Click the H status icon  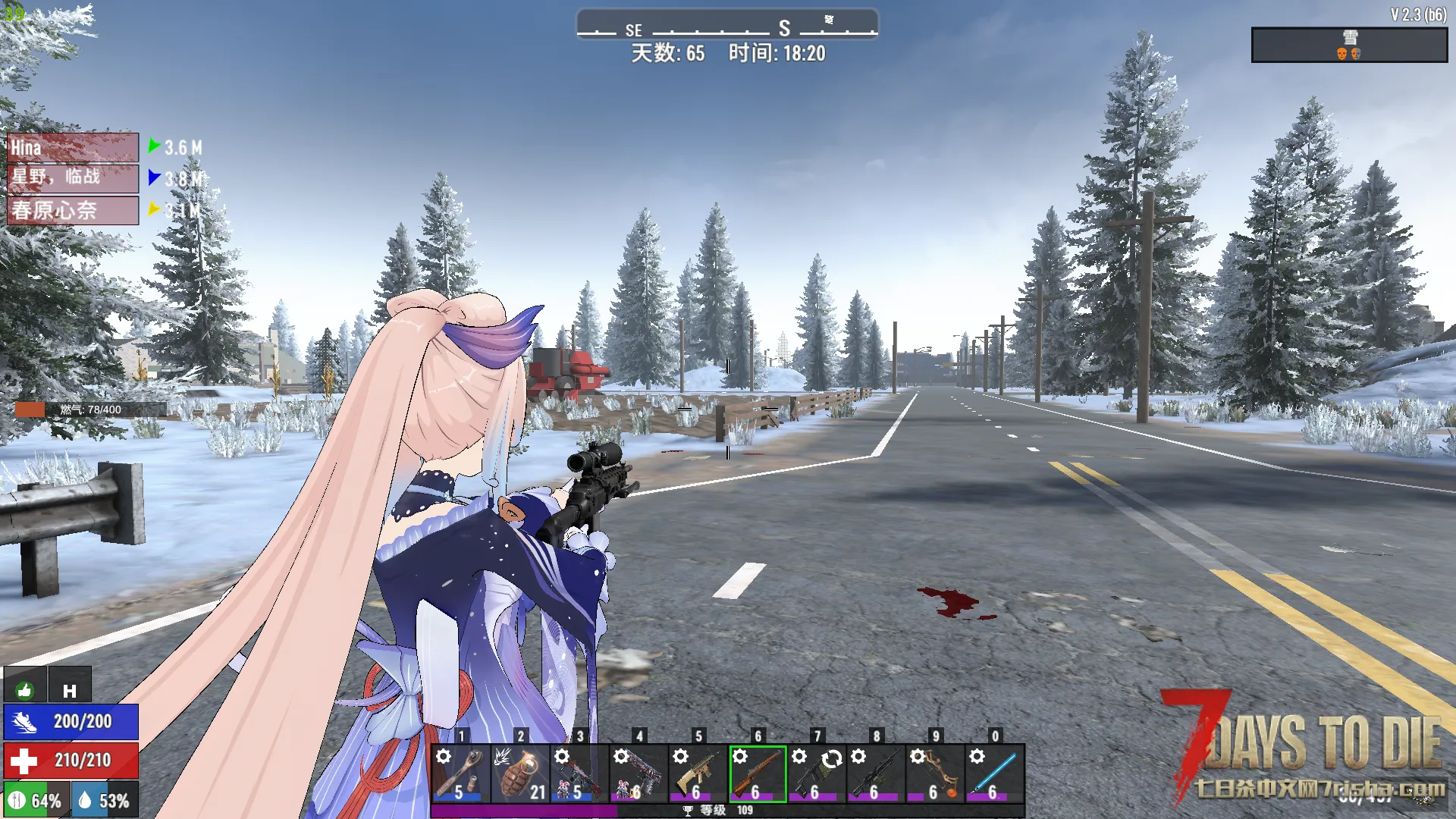tap(70, 689)
